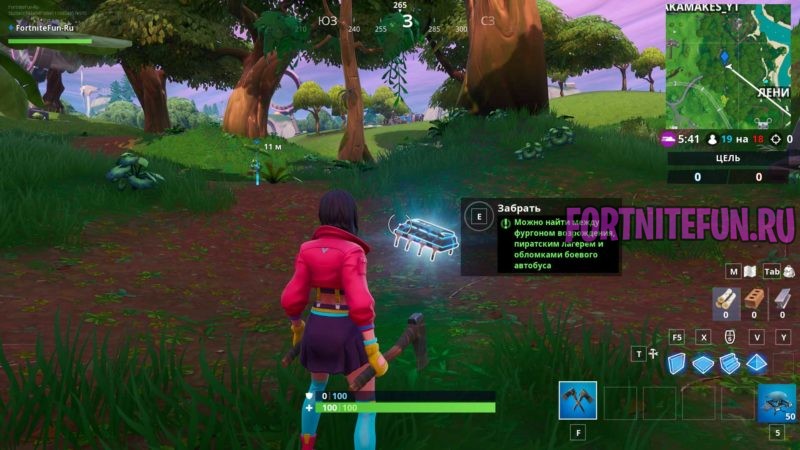
Task: Select the glider item slot showing 50
Action: point(776,401)
